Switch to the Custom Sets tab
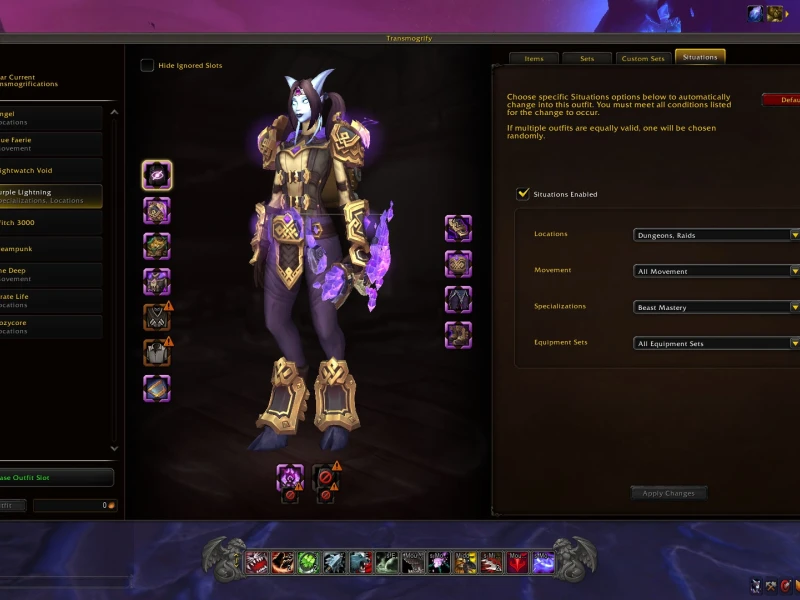Viewport: 800px width, 600px height. pos(643,58)
